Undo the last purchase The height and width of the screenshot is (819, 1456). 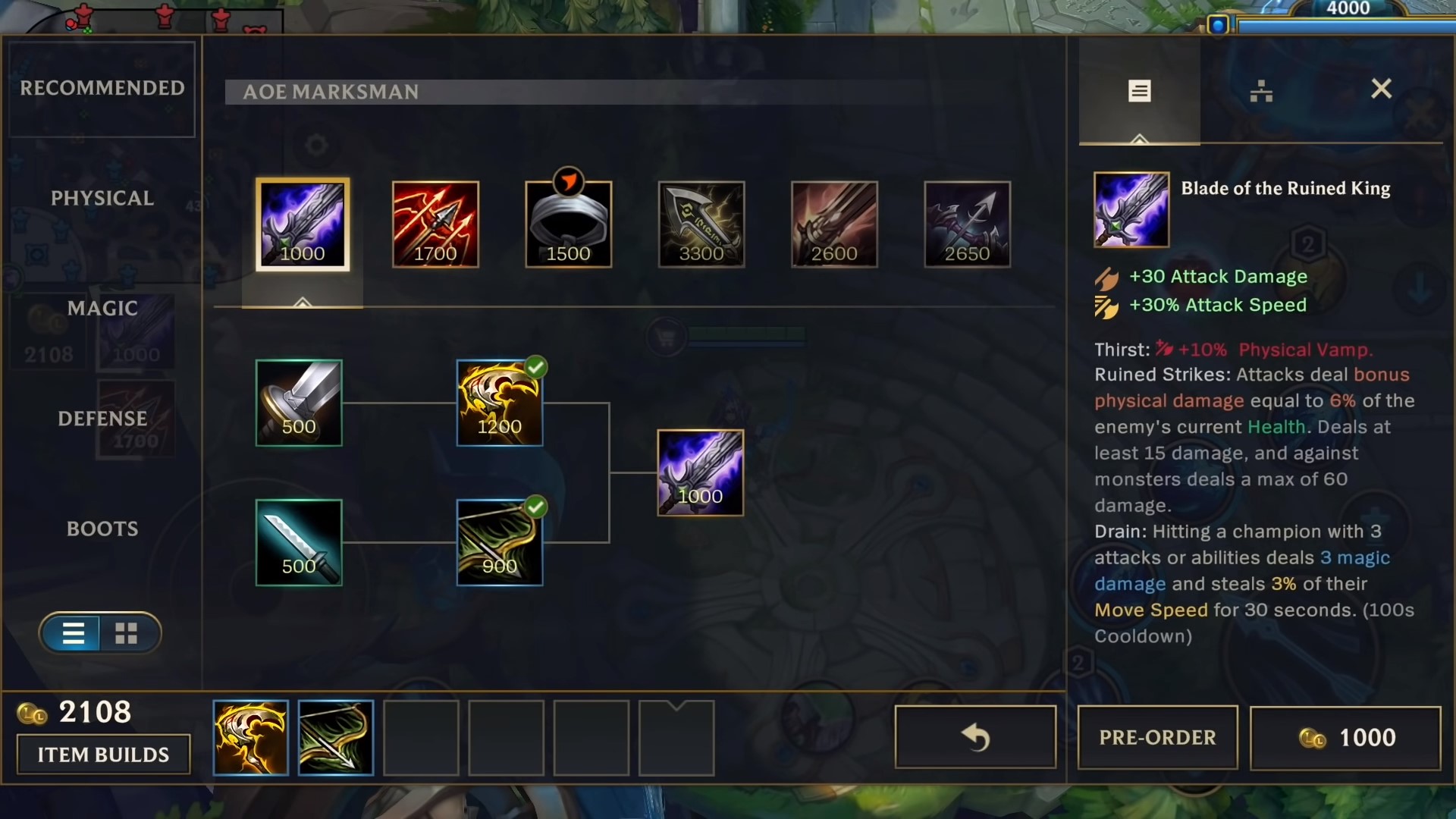pos(975,738)
